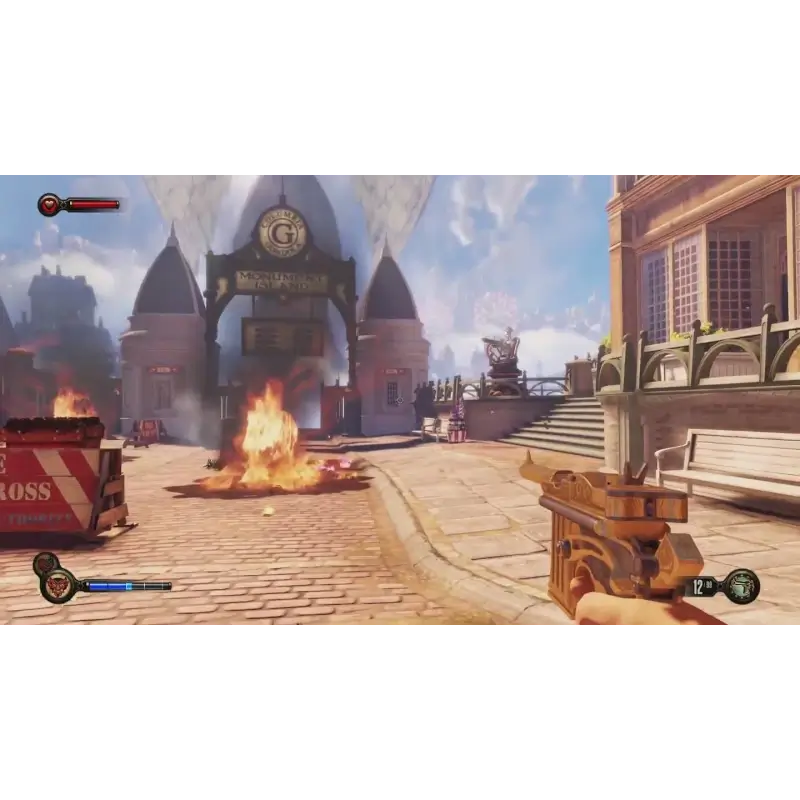
Task: Click the dimmed secondary vigor icon
Action: tap(44, 563)
